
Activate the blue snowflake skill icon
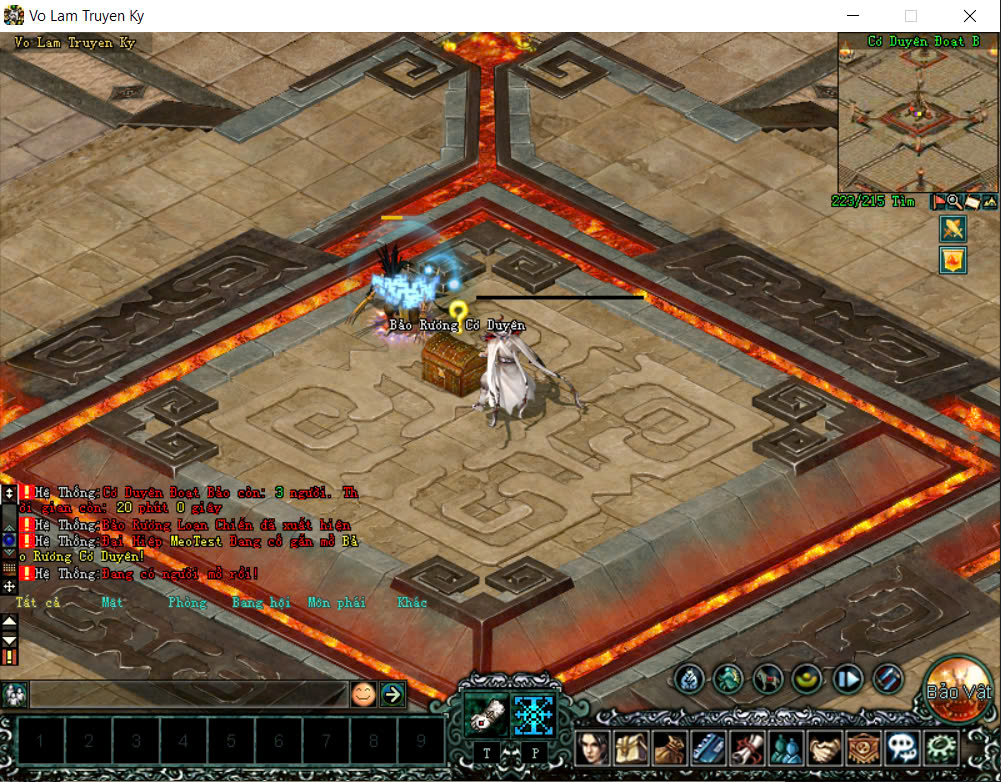coord(533,715)
